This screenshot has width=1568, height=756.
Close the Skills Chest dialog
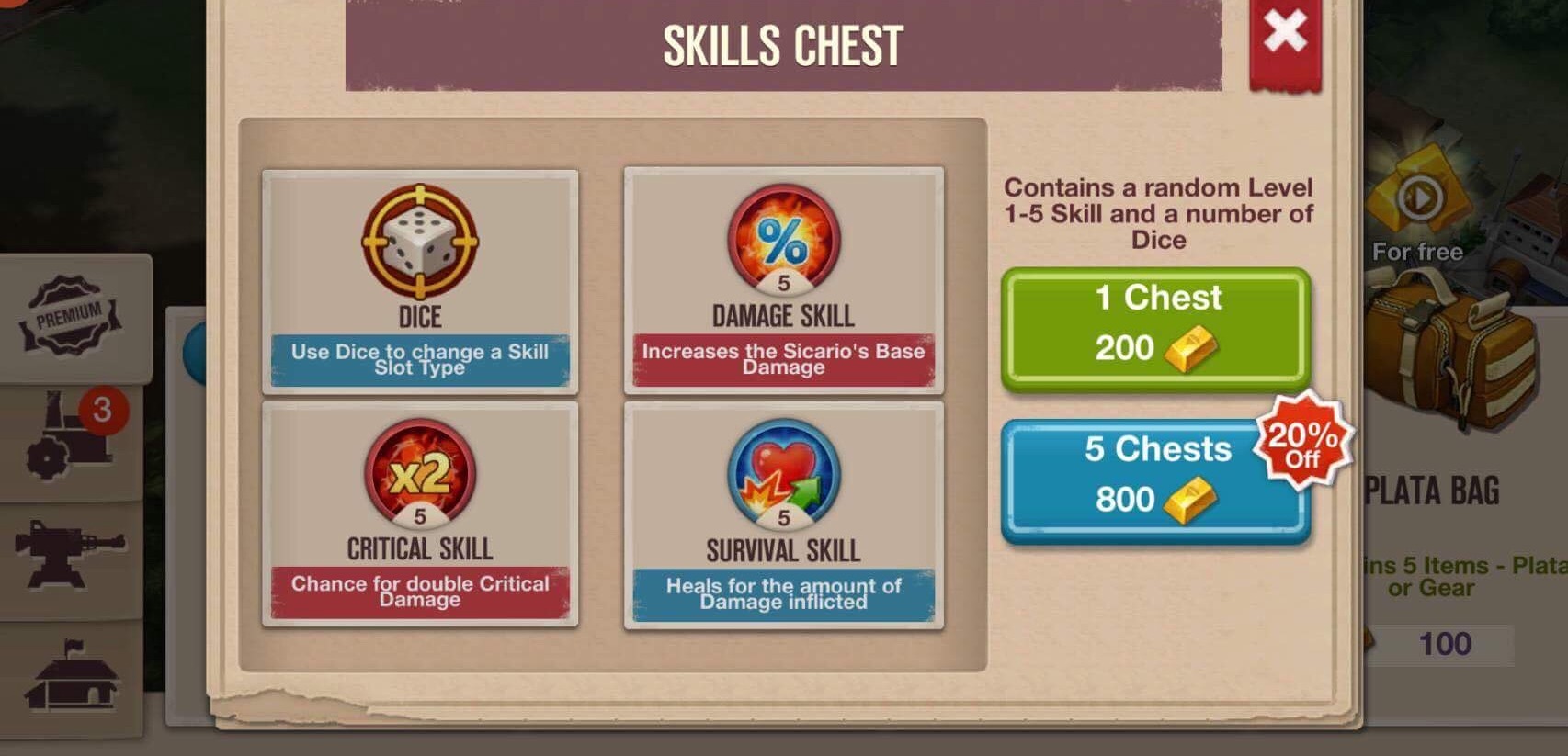pyautogui.click(x=1284, y=35)
